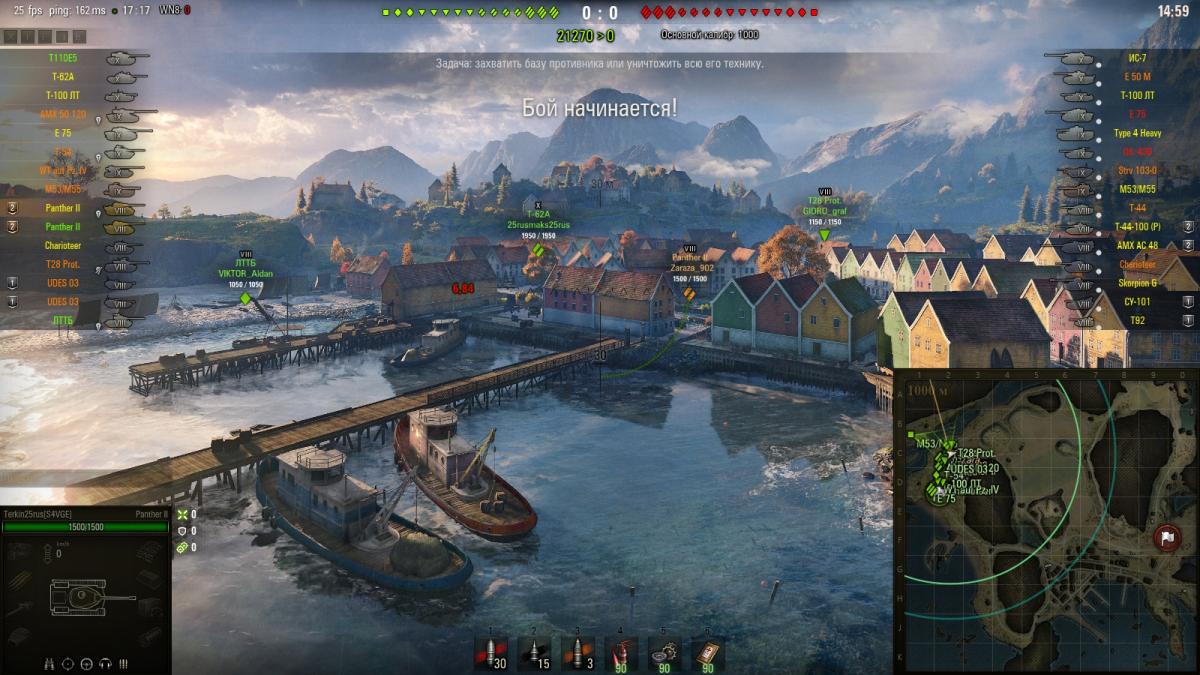Select the armor-piercing shell with 30 rounds

pyautogui.click(x=492, y=653)
